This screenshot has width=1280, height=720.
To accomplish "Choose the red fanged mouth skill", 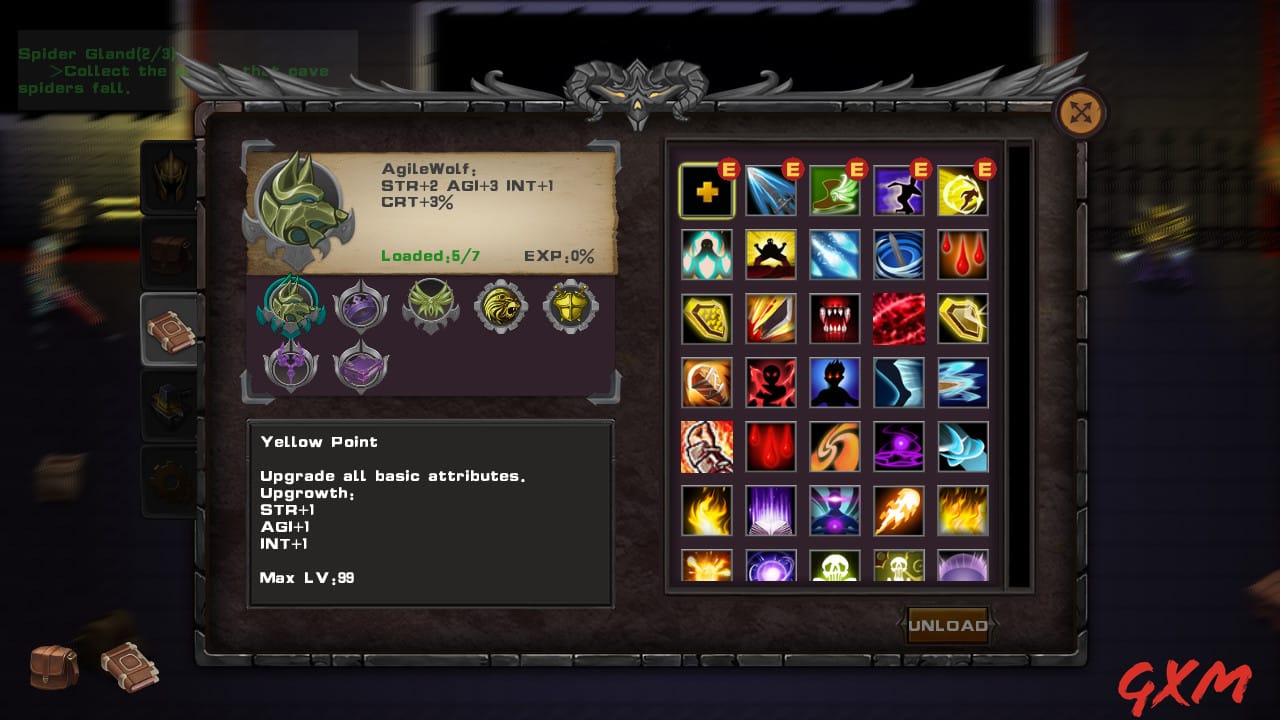I will click(835, 319).
